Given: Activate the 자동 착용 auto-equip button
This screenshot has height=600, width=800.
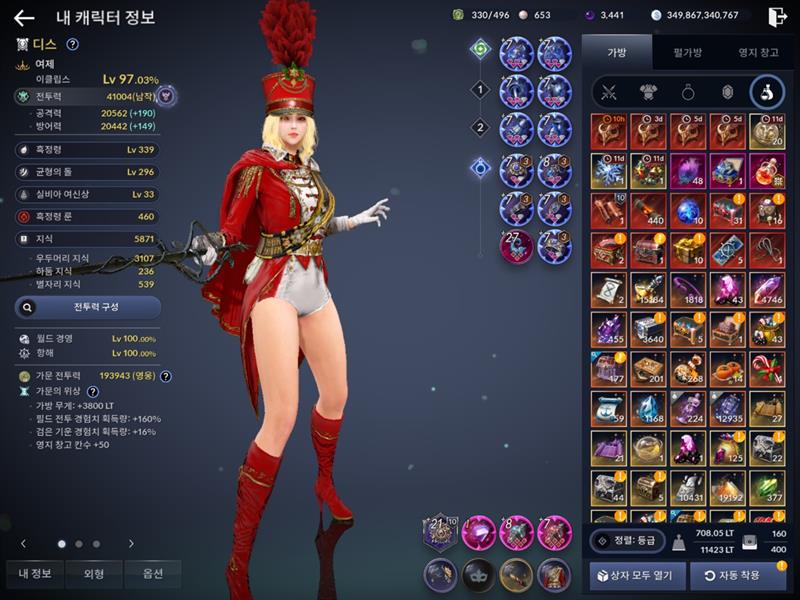Looking at the screenshot, I should [738, 576].
